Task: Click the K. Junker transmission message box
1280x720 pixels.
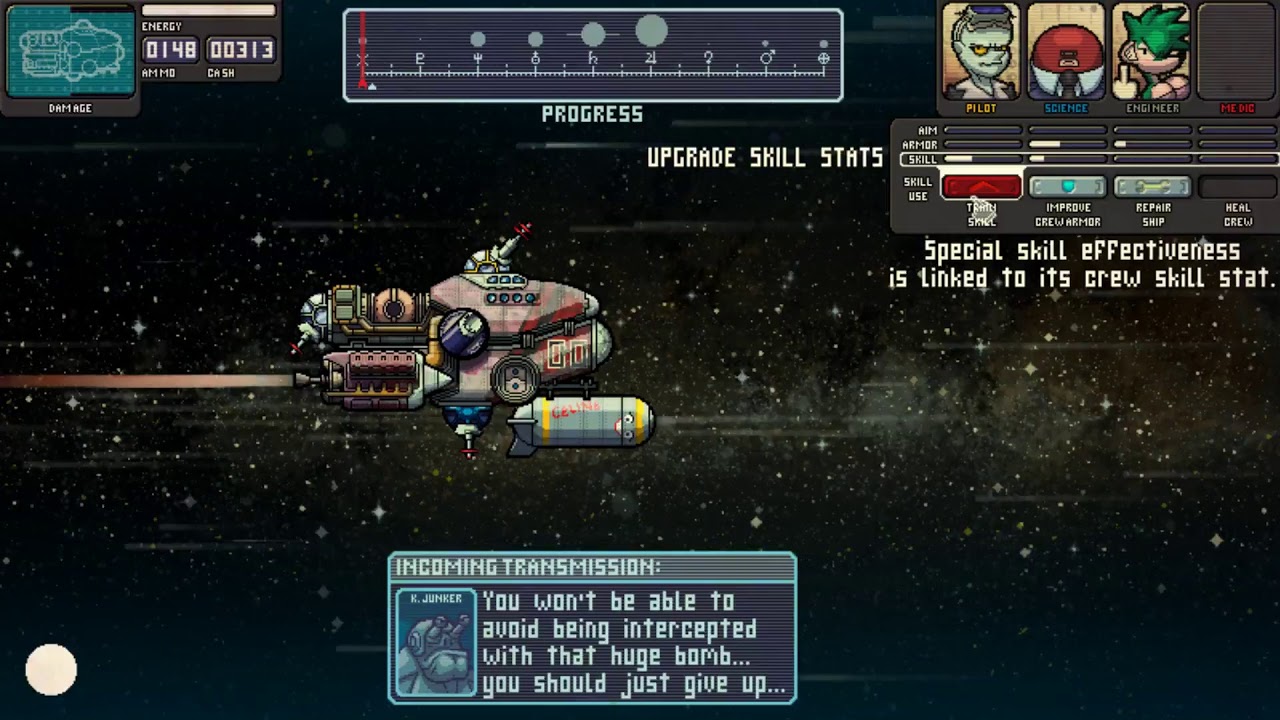Action: (592, 628)
